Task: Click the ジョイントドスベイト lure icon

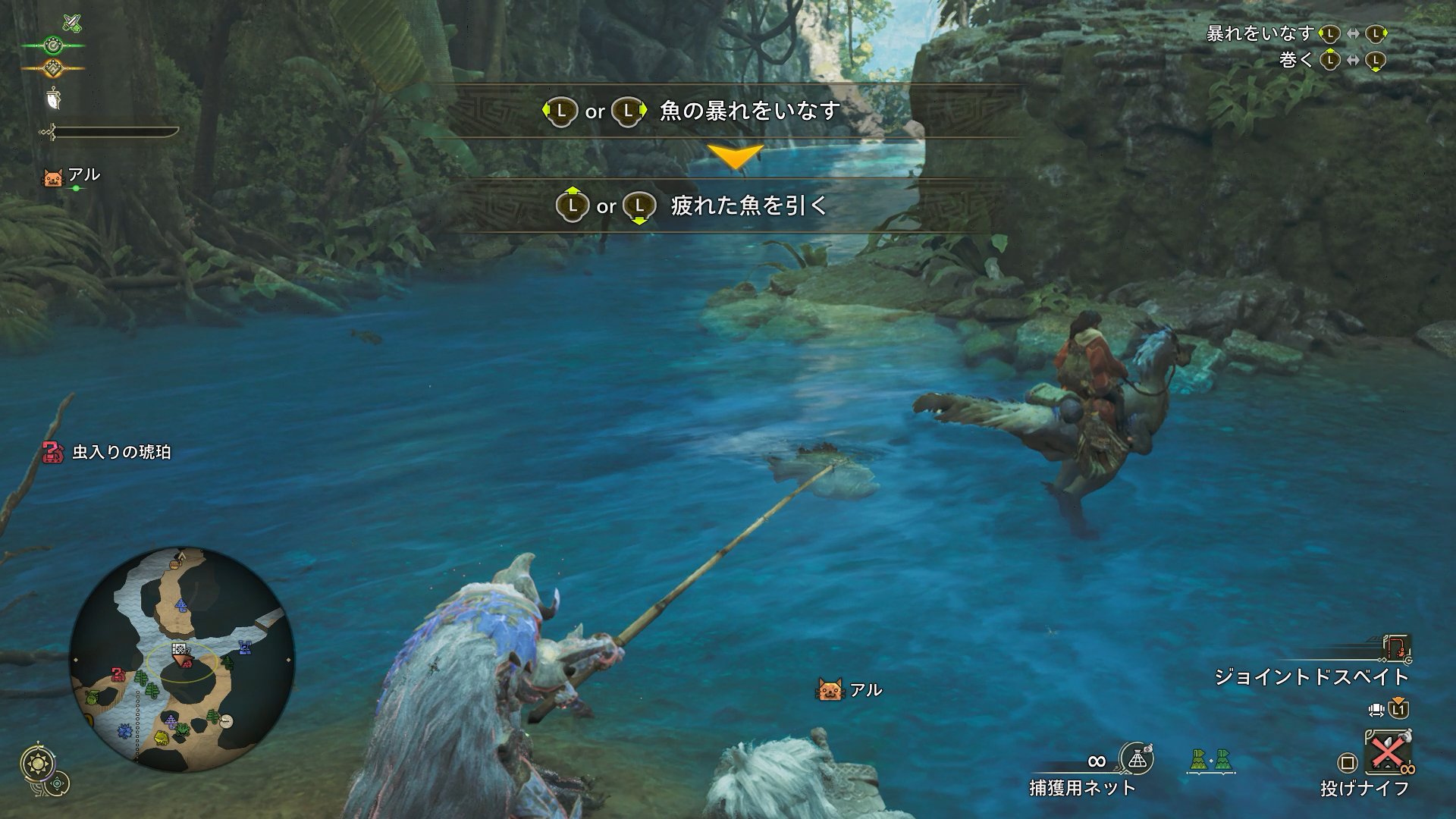Action: pos(1396,648)
